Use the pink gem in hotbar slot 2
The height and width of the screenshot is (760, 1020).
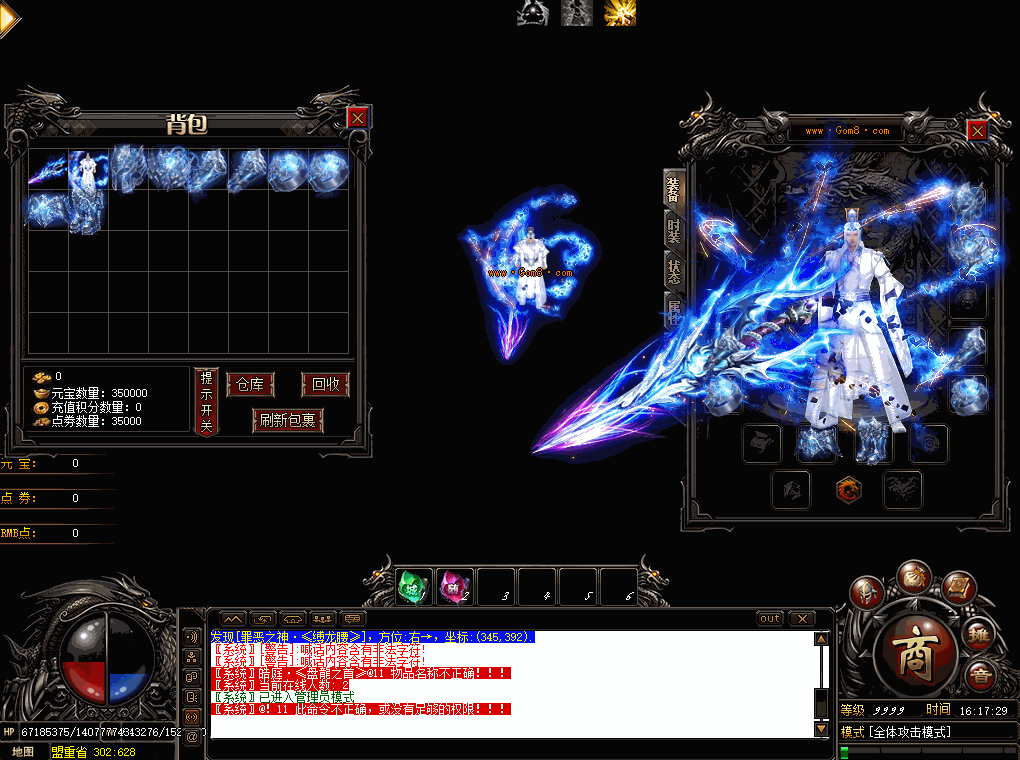[x=455, y=587]
